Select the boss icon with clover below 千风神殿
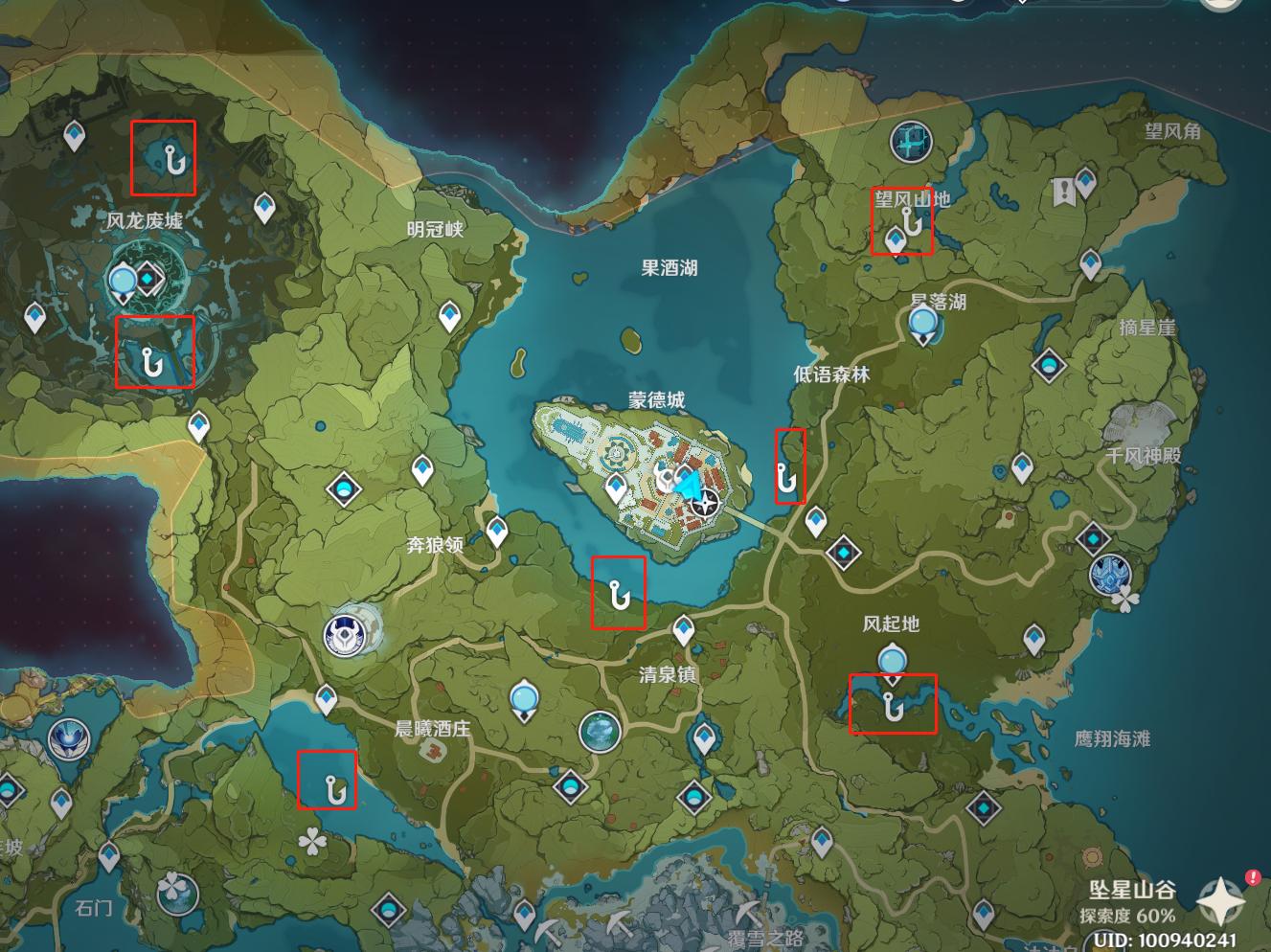Screen dimensions: 1271x952 click(x=1112, y=574)
